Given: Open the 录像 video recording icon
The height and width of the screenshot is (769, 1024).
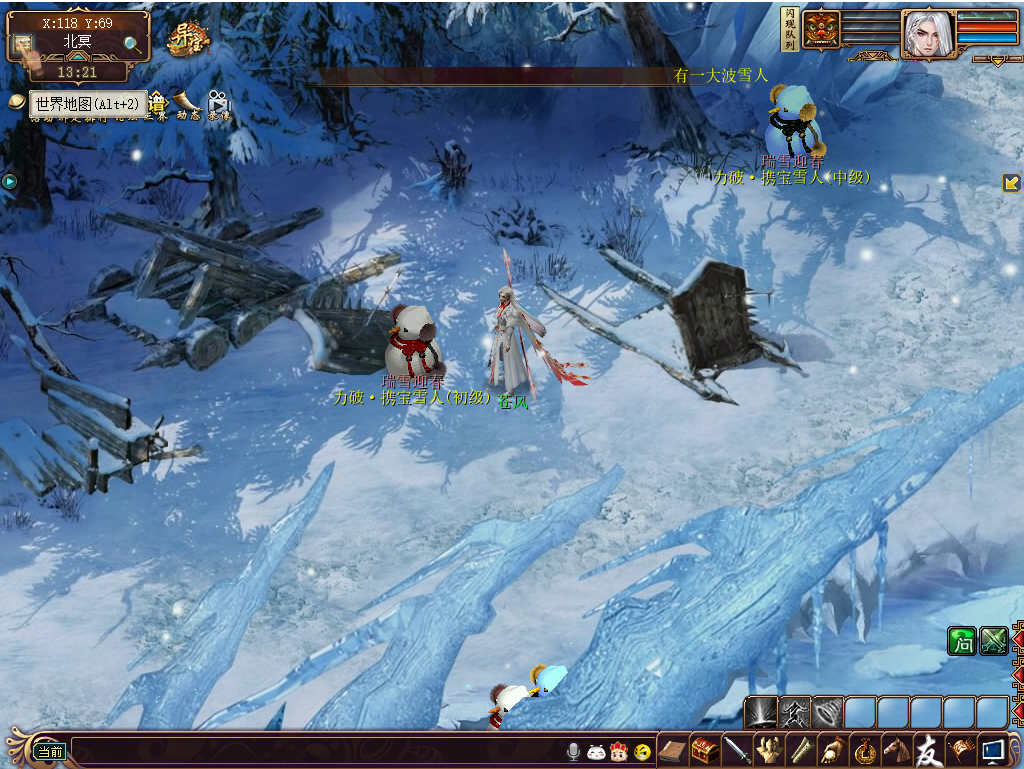Looking at the screenshot, I should click(x=218, y=102).
